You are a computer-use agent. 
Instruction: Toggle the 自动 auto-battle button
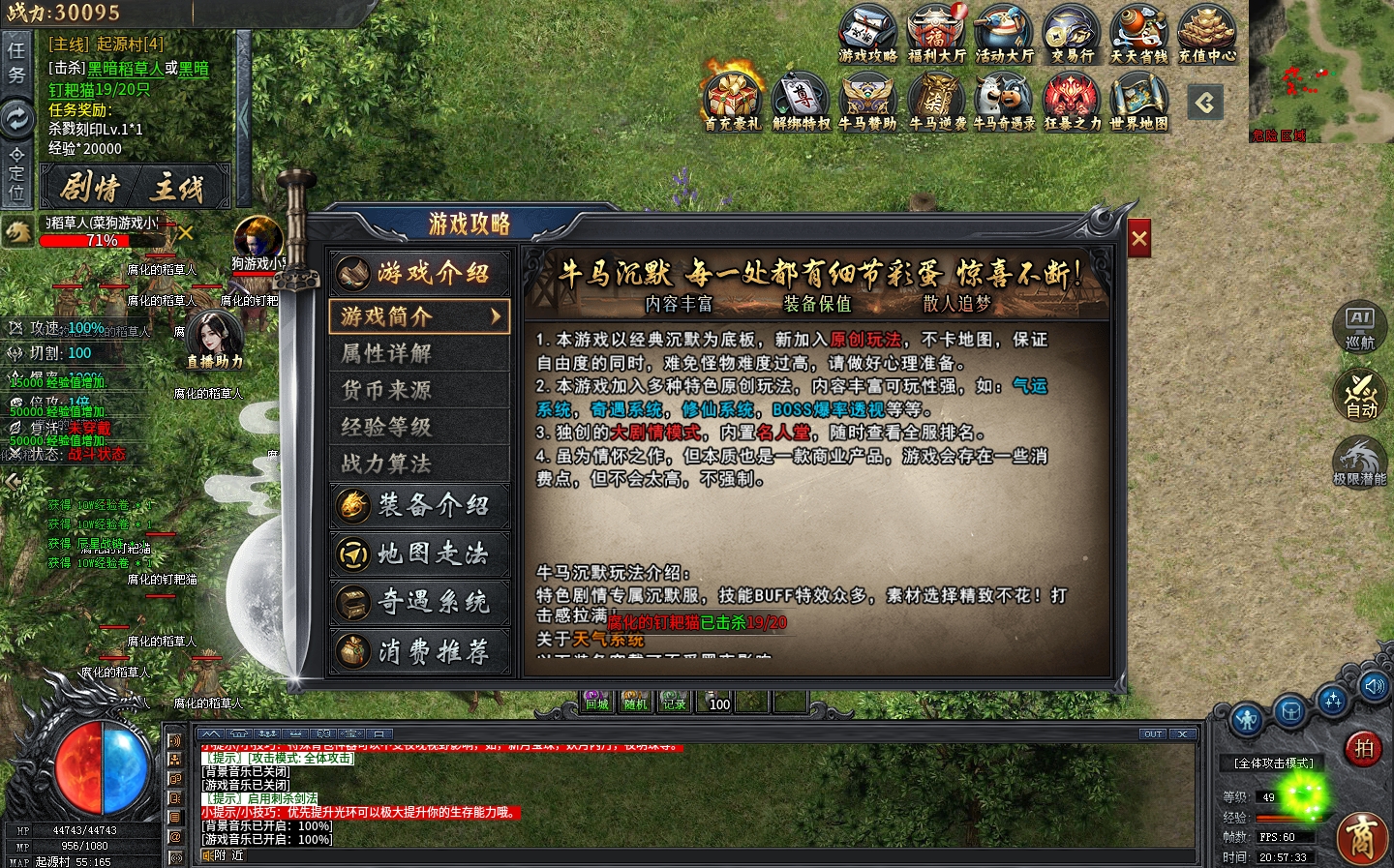click(1360, 395)
